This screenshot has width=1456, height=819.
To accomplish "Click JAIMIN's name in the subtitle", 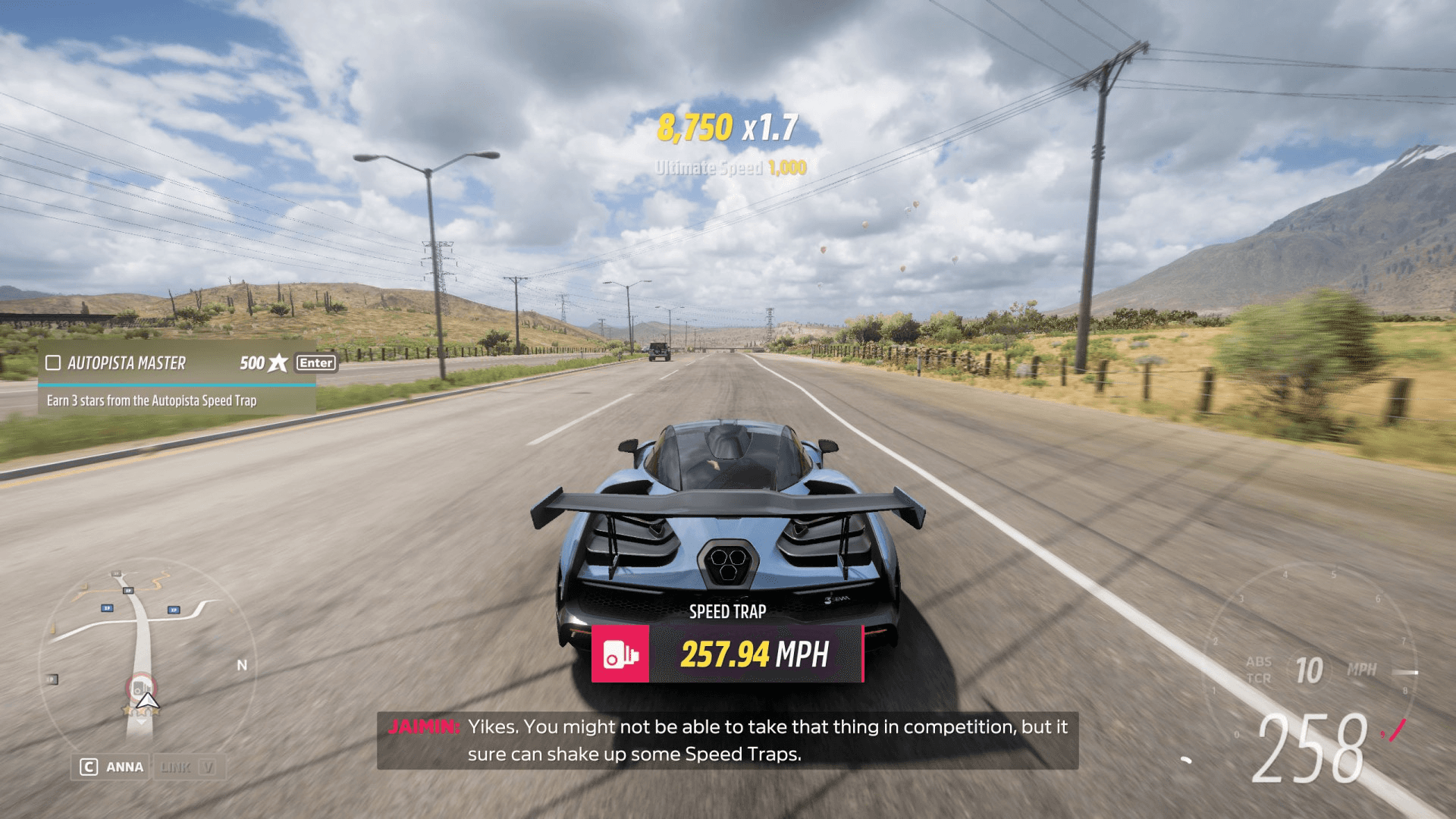I will click(x=425, y=726).
